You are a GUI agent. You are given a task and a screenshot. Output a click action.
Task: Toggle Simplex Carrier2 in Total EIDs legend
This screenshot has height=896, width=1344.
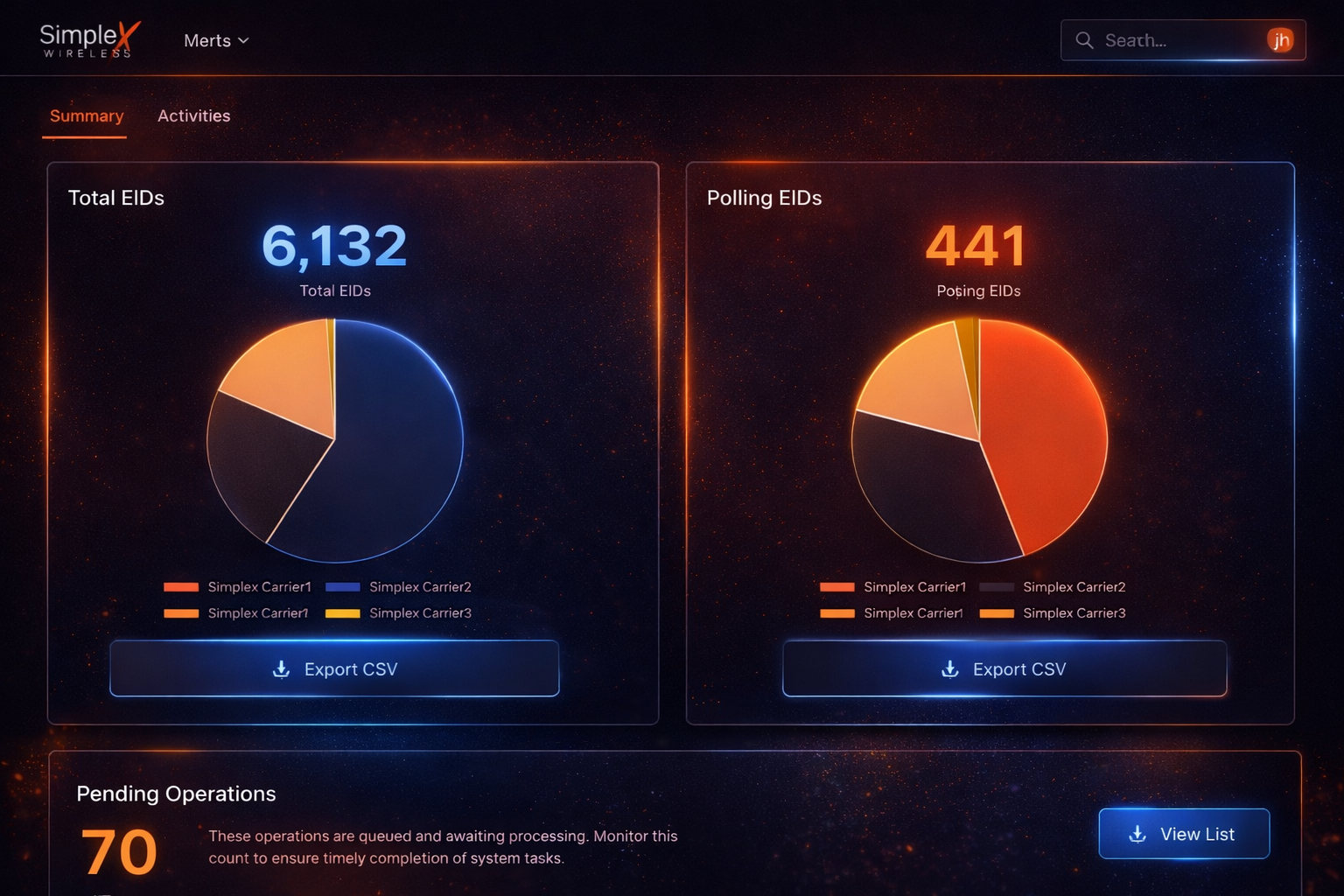tap(421, 587)
